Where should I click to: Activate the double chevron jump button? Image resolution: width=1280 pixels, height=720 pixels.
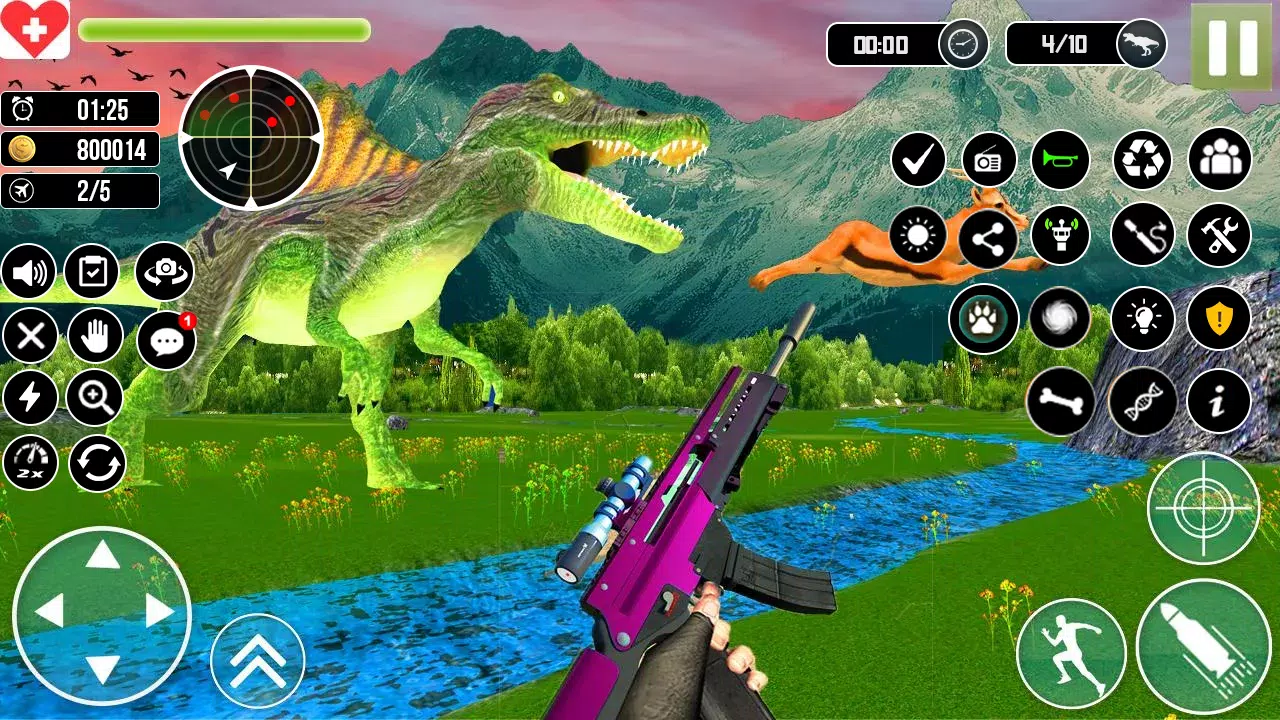pyautogui.click(x=257, y=661)
